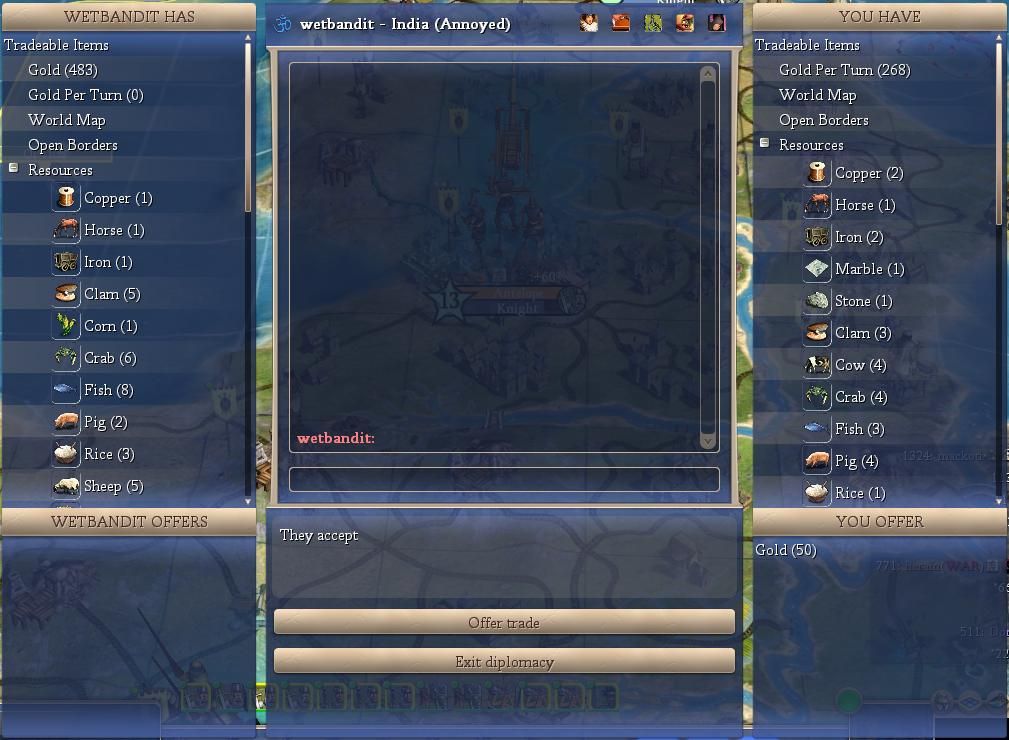Exit diplomacy with wetbandit
Image resolution: width=1009 pixels, height=740 pixels.
[x=504, y=661]
